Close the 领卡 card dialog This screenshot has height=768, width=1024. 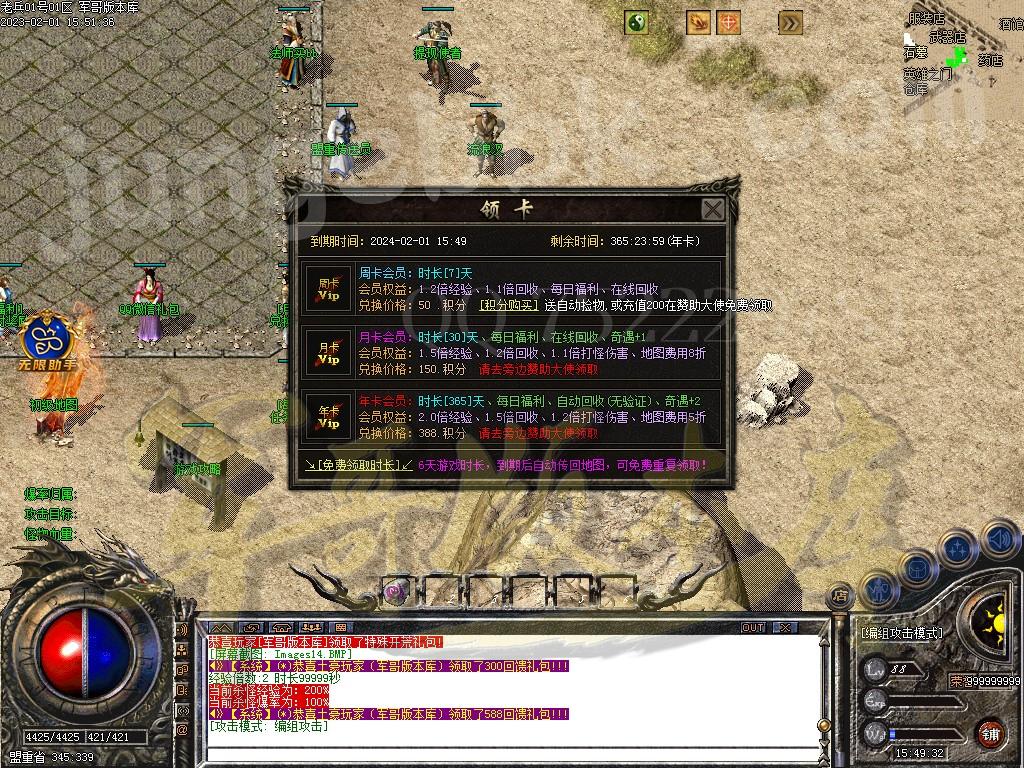(712, 210)
